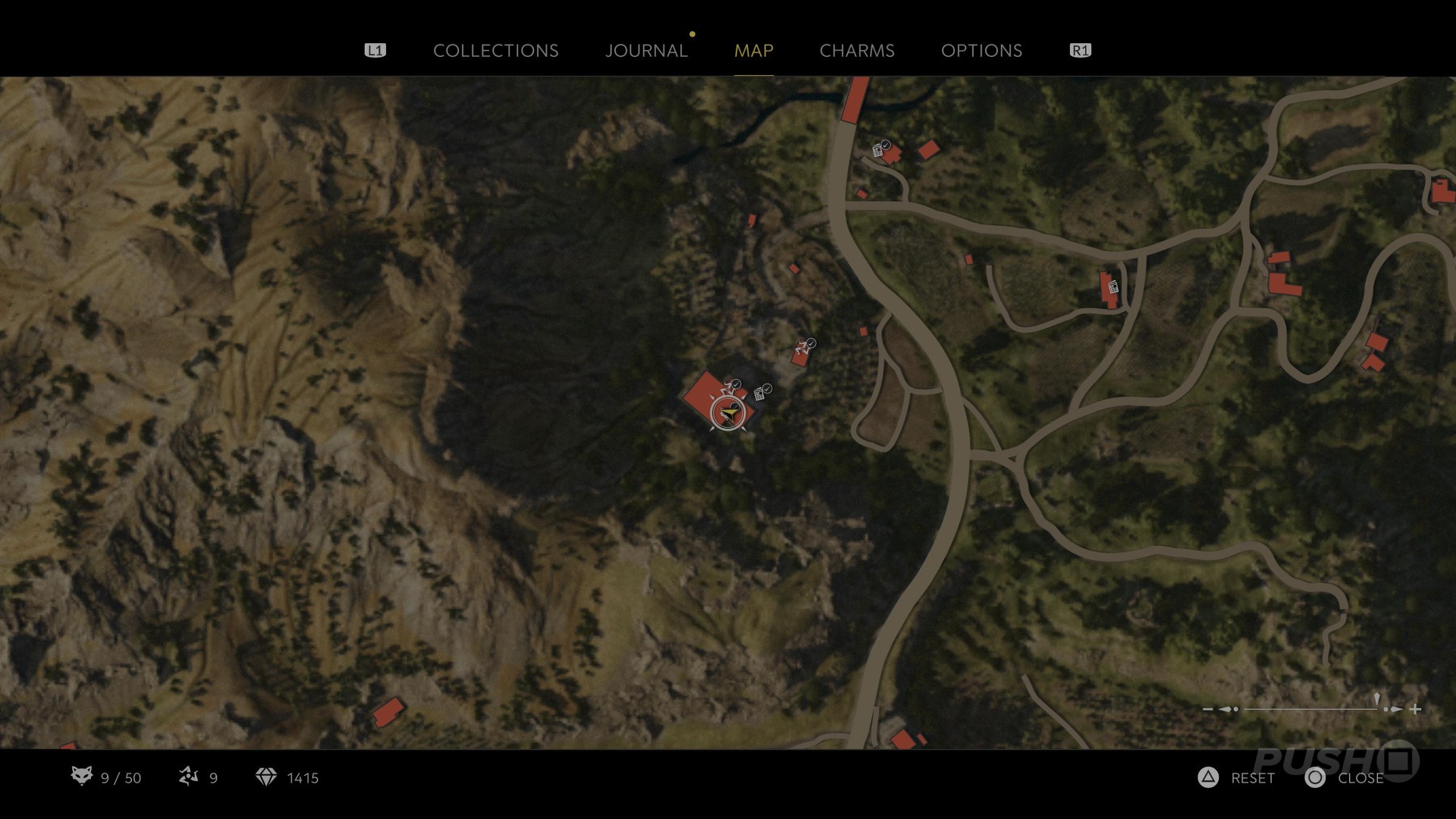Screen dimensions: 1456x819
Task: Select the Map tab
Action: coord(753,51)
